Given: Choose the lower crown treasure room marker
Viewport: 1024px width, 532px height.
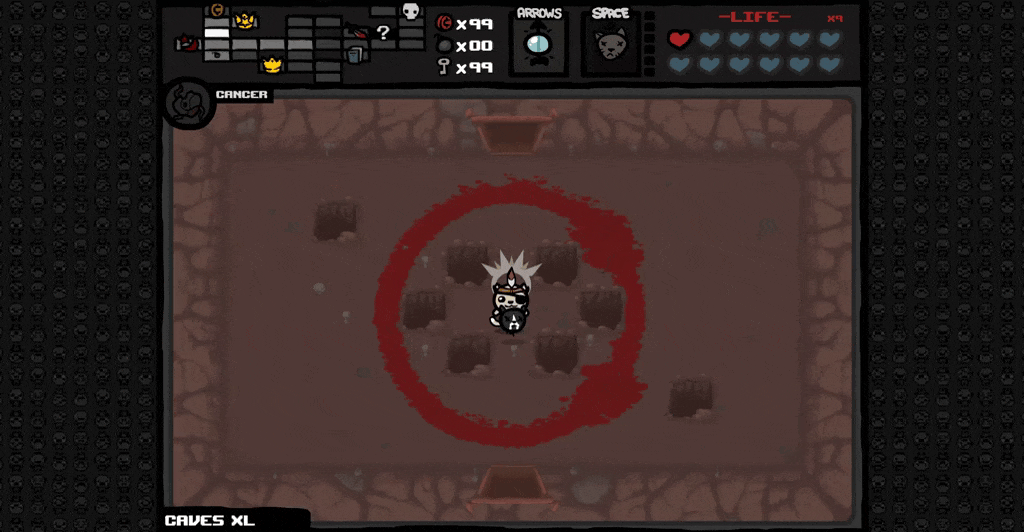Looking at the screenshot, I should tap(271, 65).
